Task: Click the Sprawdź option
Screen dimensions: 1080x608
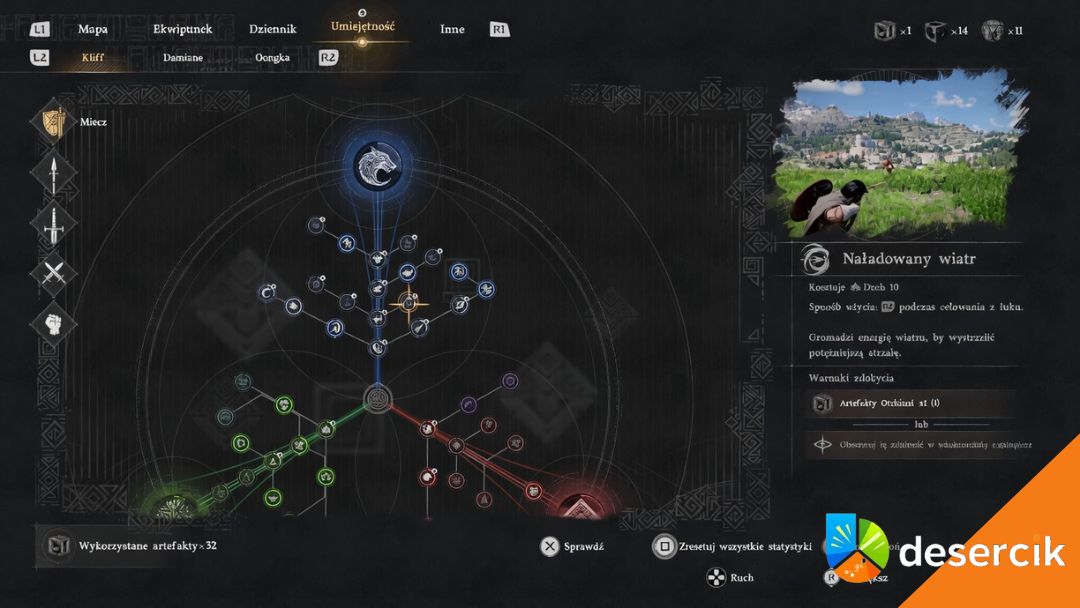Action: coord(572,546)
